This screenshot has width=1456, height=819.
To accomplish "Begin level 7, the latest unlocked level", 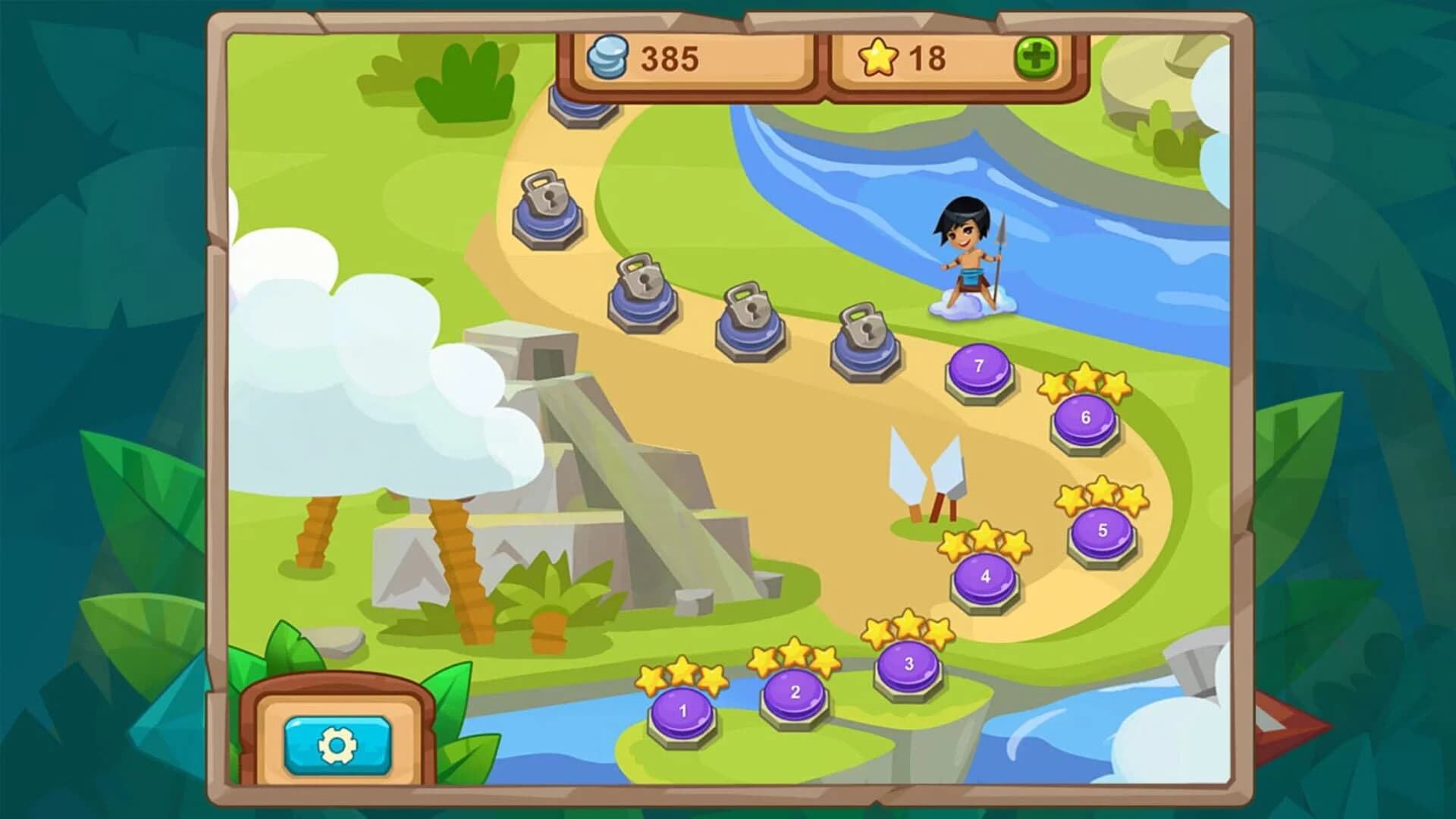I will pos(978,368).
